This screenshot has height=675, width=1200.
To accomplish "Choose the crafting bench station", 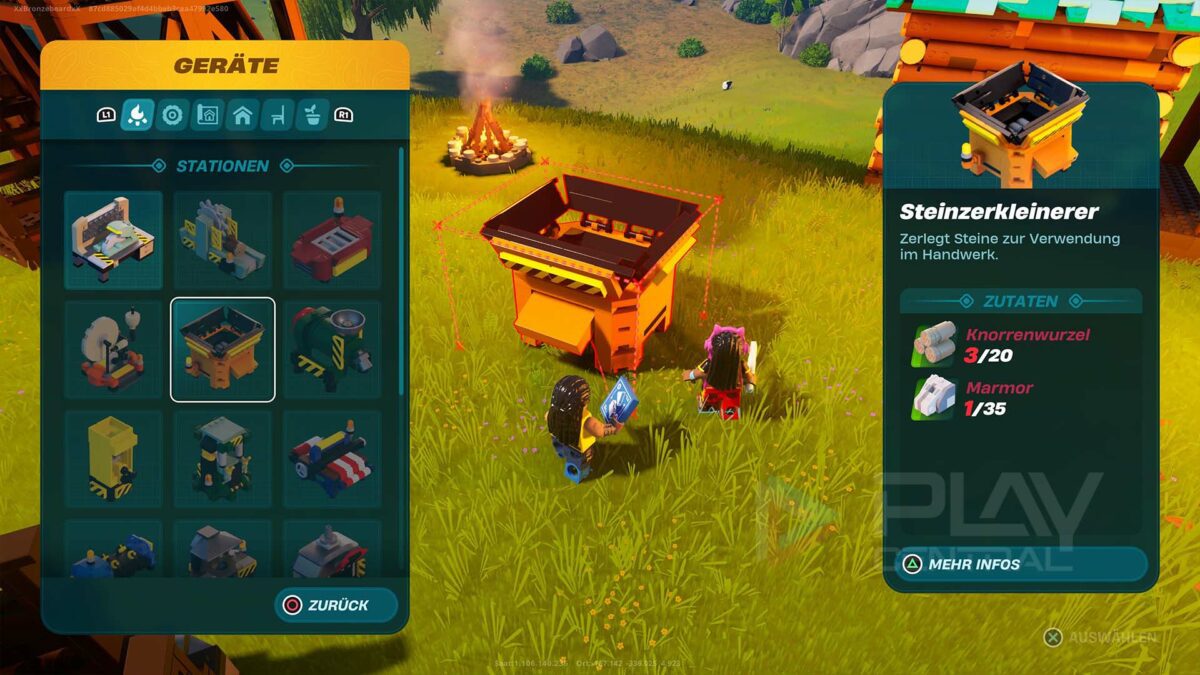I will tap(113, 240).
